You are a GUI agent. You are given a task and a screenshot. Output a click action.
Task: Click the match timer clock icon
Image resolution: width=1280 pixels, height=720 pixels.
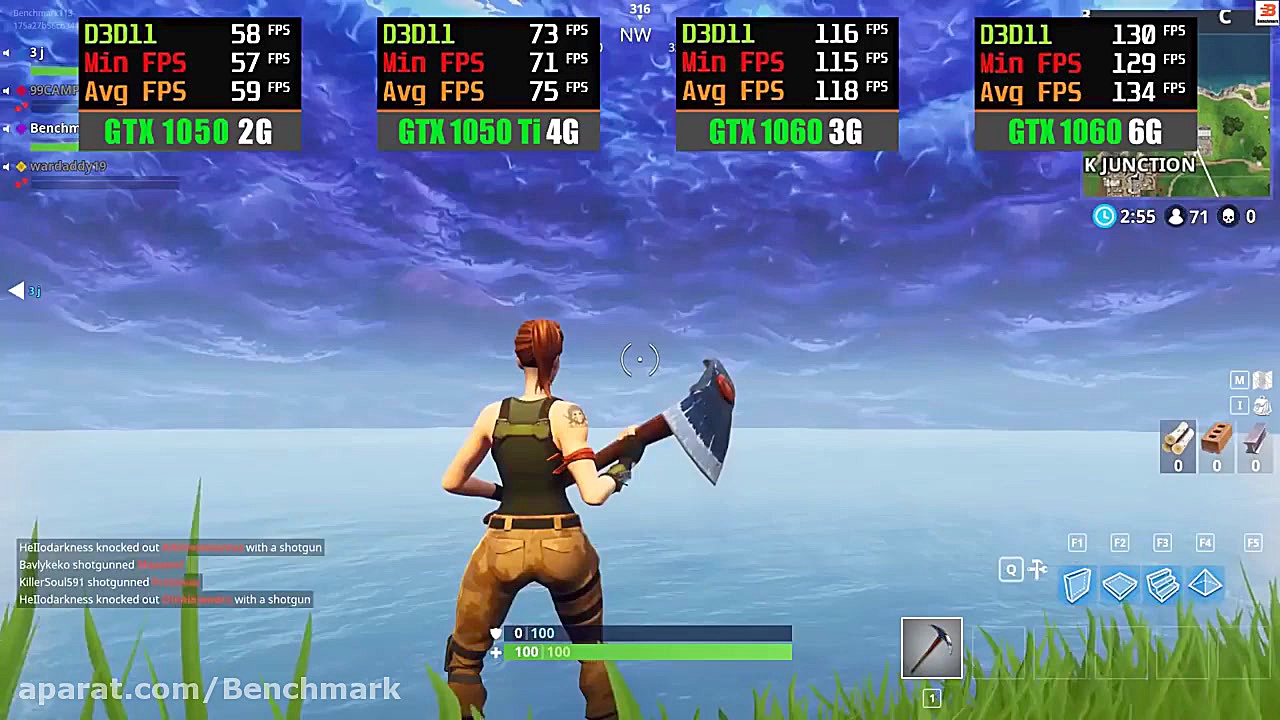coord(1104,216)
